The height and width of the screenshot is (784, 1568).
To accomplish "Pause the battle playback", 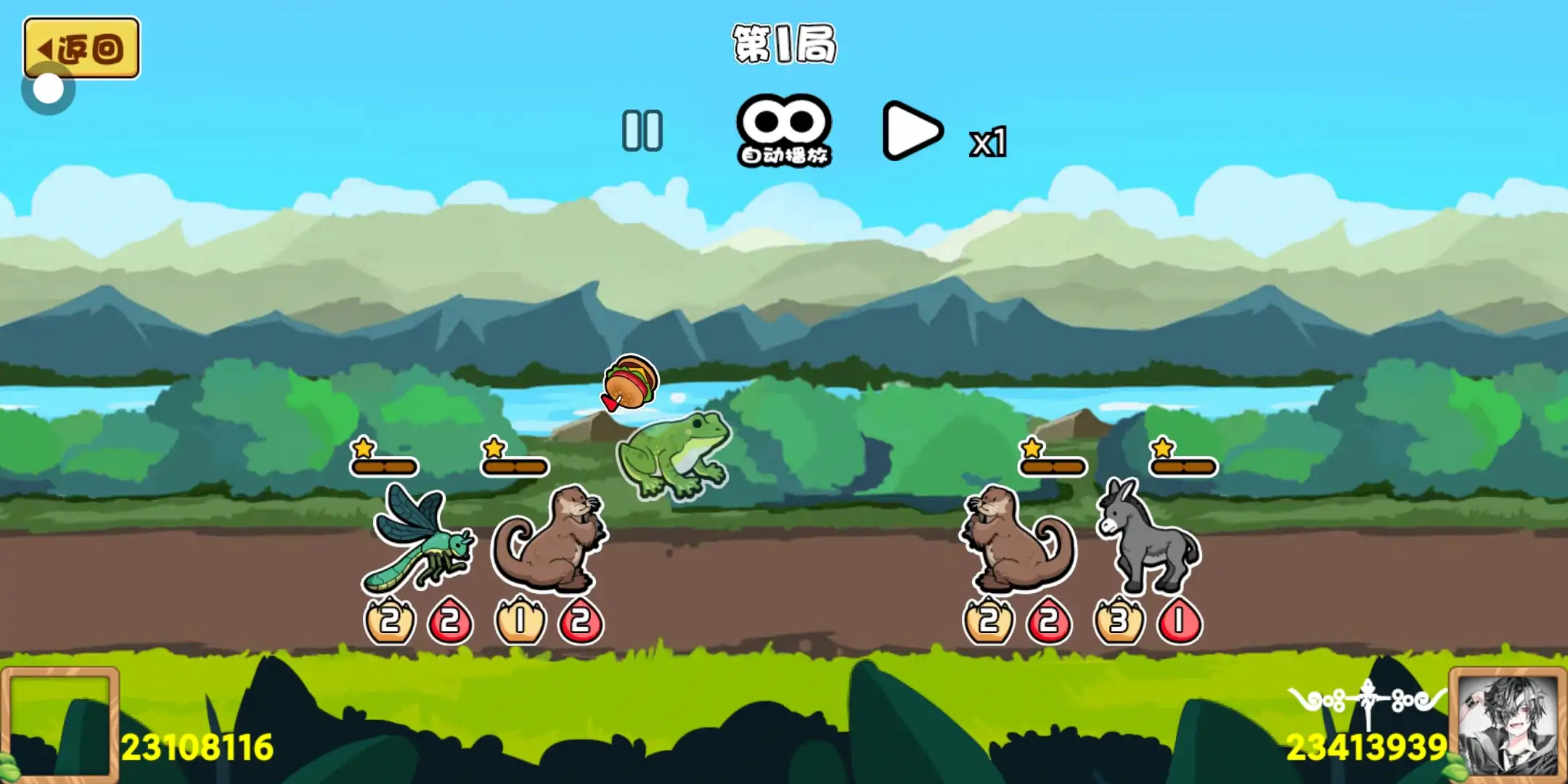I will point(642,131).
